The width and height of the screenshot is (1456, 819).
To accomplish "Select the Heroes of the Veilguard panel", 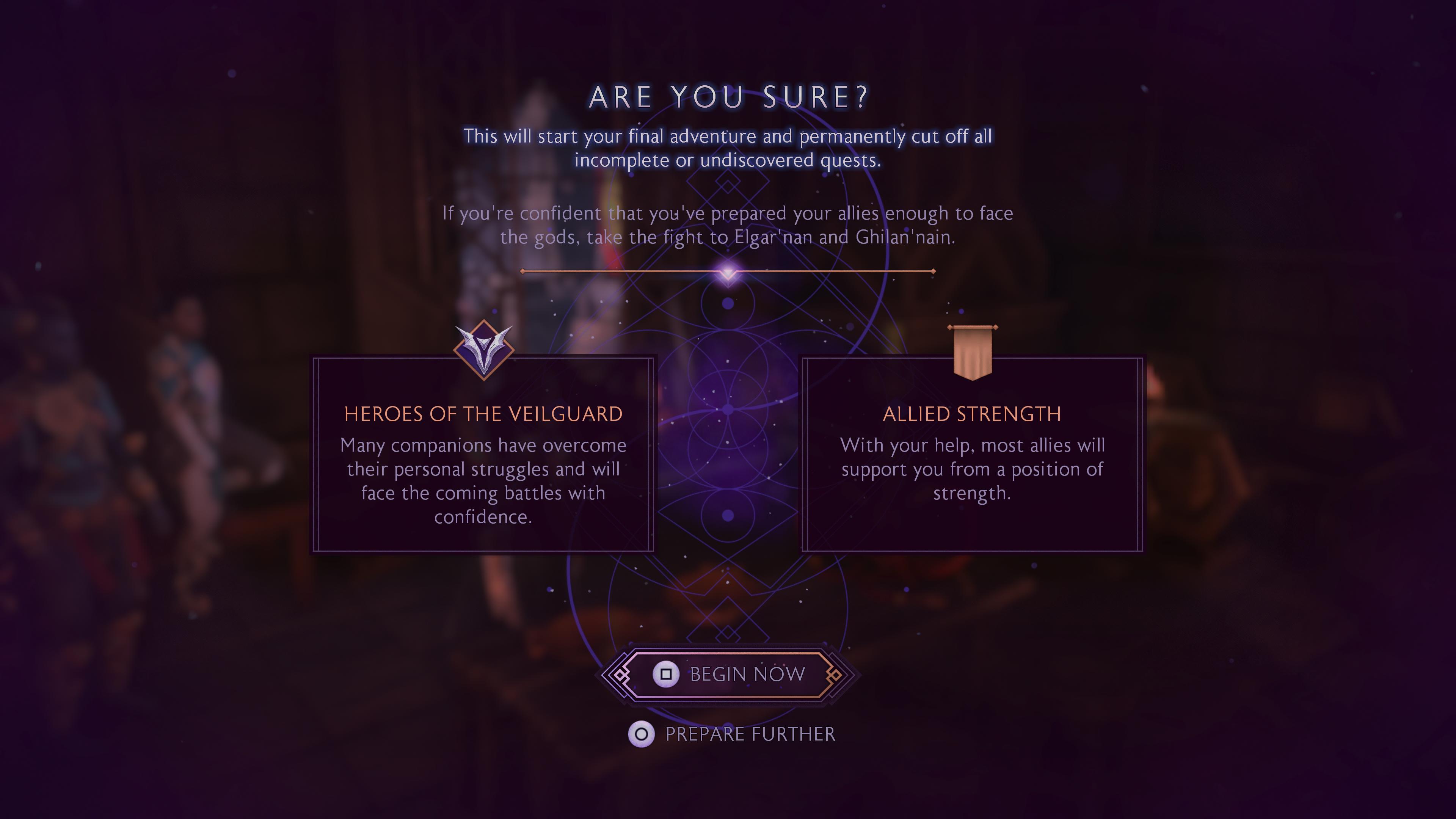I will click(483, 454).
